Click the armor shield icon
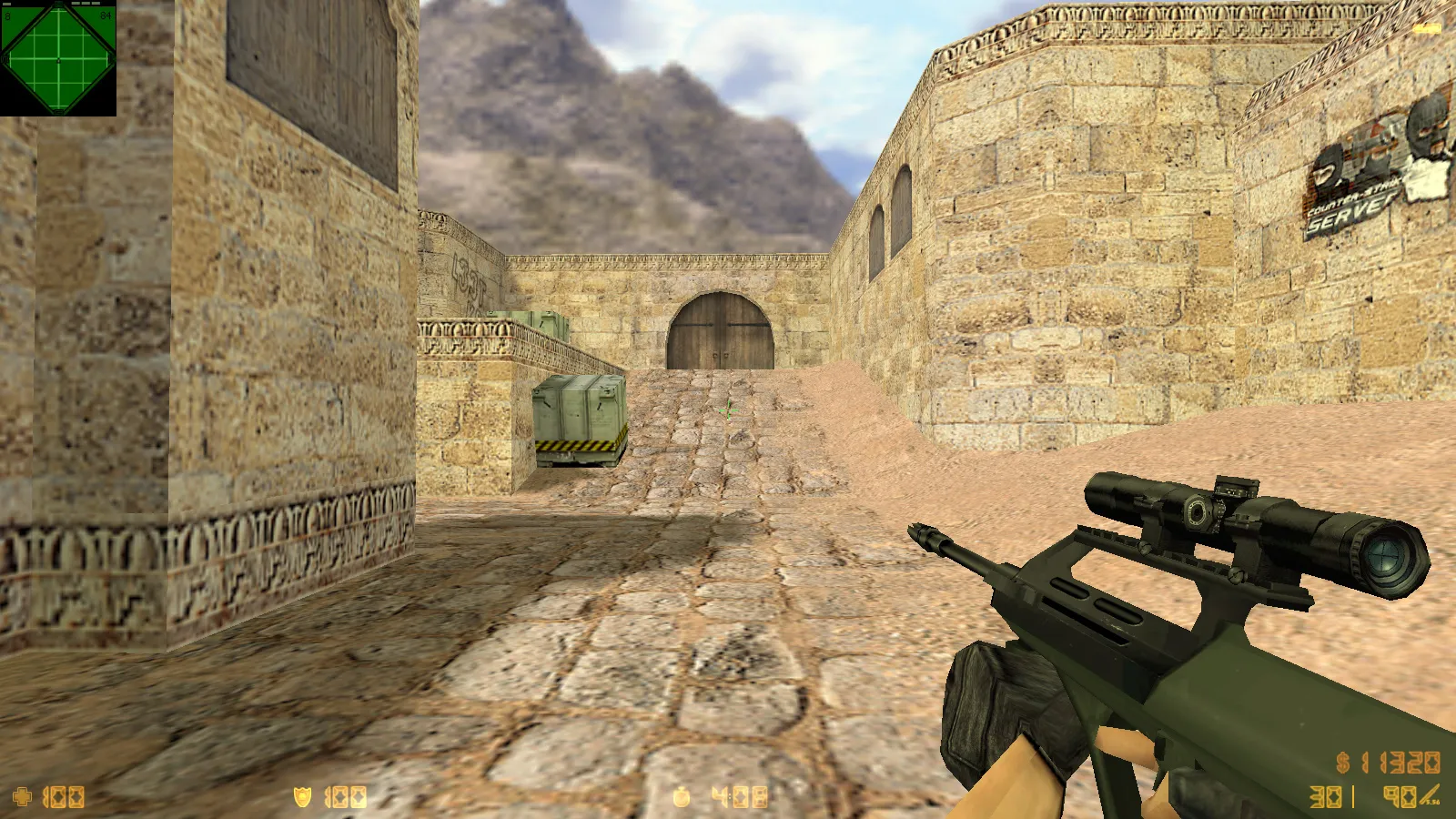Viewport: 1456px width, 819px height. click(301, 795)
